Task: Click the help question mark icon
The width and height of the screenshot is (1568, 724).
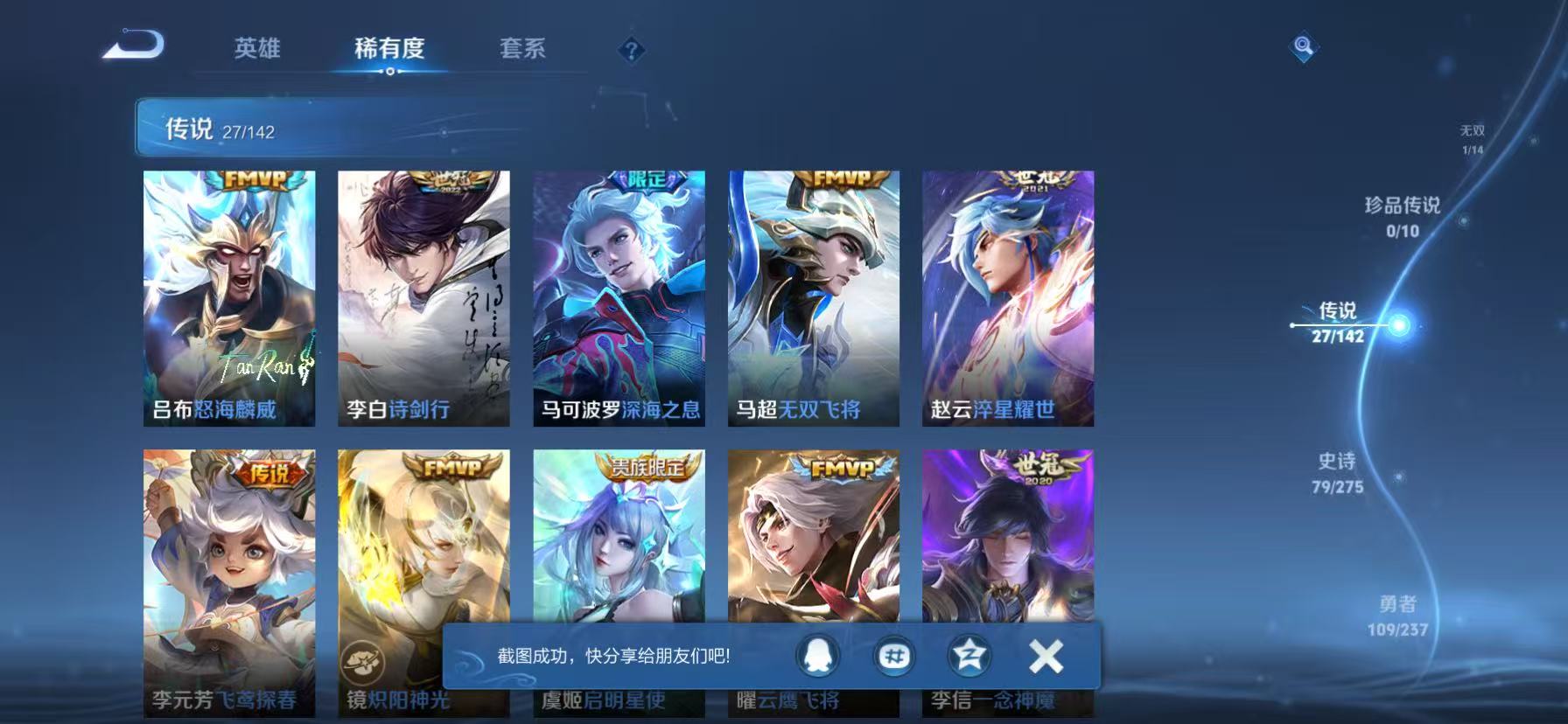Action: tap(632, 51)
